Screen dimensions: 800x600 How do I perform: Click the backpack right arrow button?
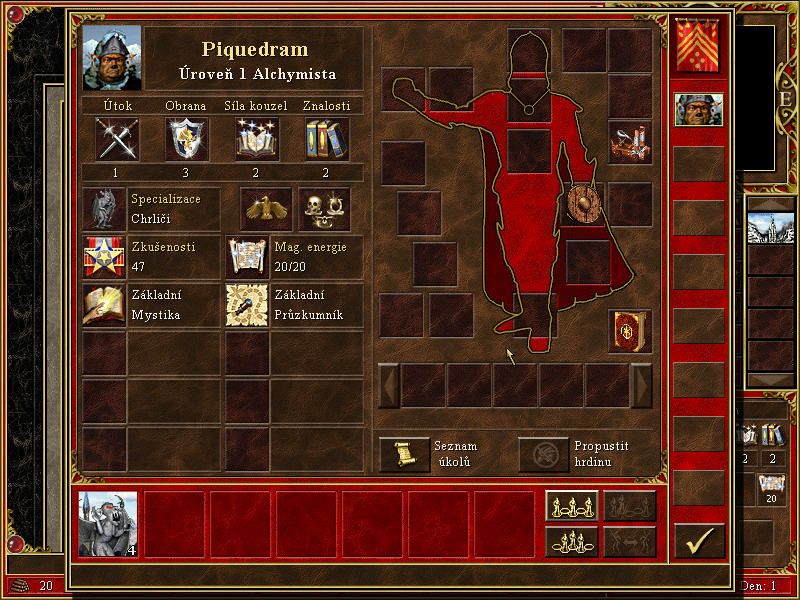641,385
